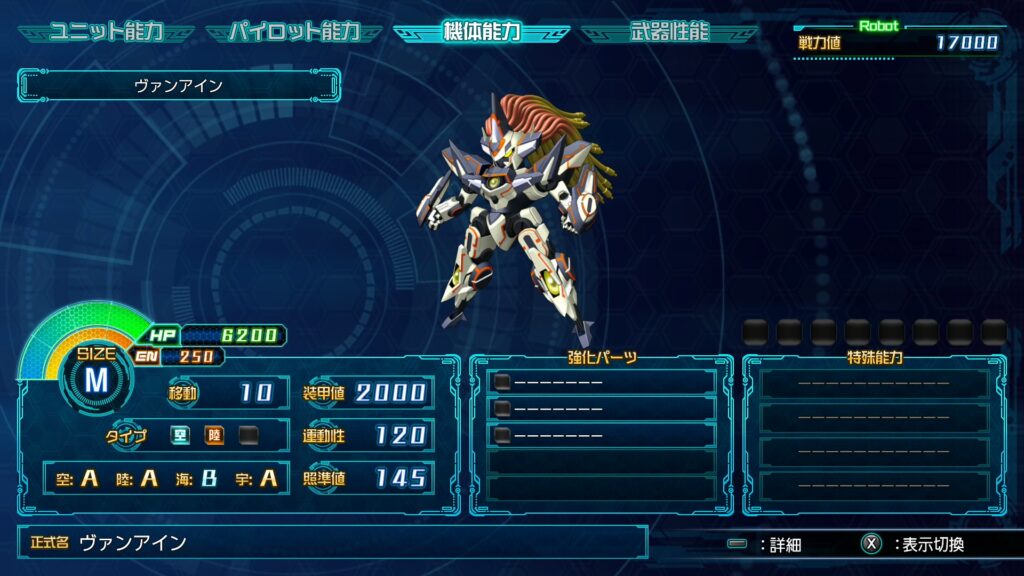1024x576 pixels.
Task: Select the 特殊能力 panel header
Action: [x=874, y=357]
